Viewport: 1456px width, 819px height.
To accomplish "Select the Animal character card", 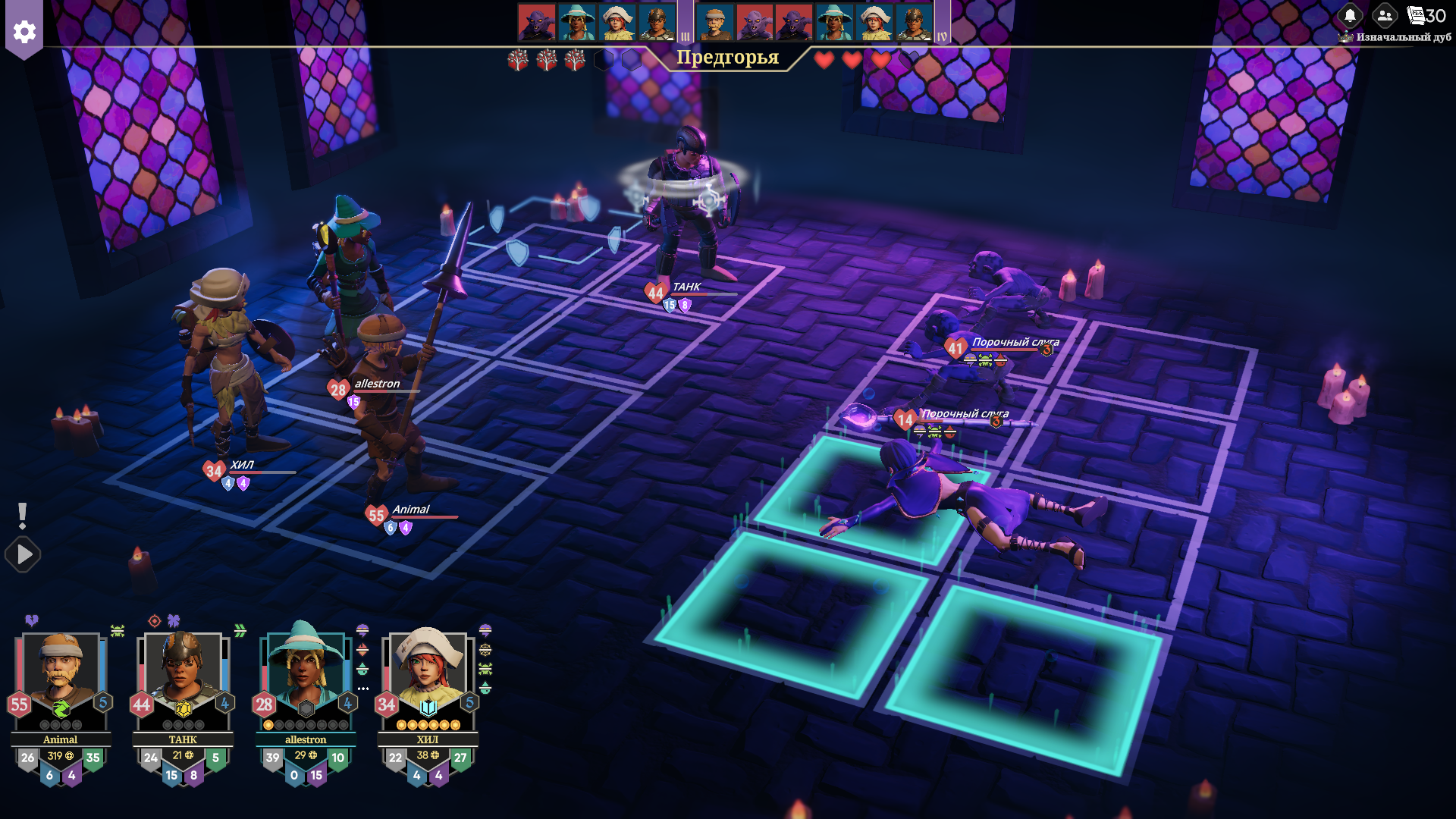I will (x=61, y=675).
